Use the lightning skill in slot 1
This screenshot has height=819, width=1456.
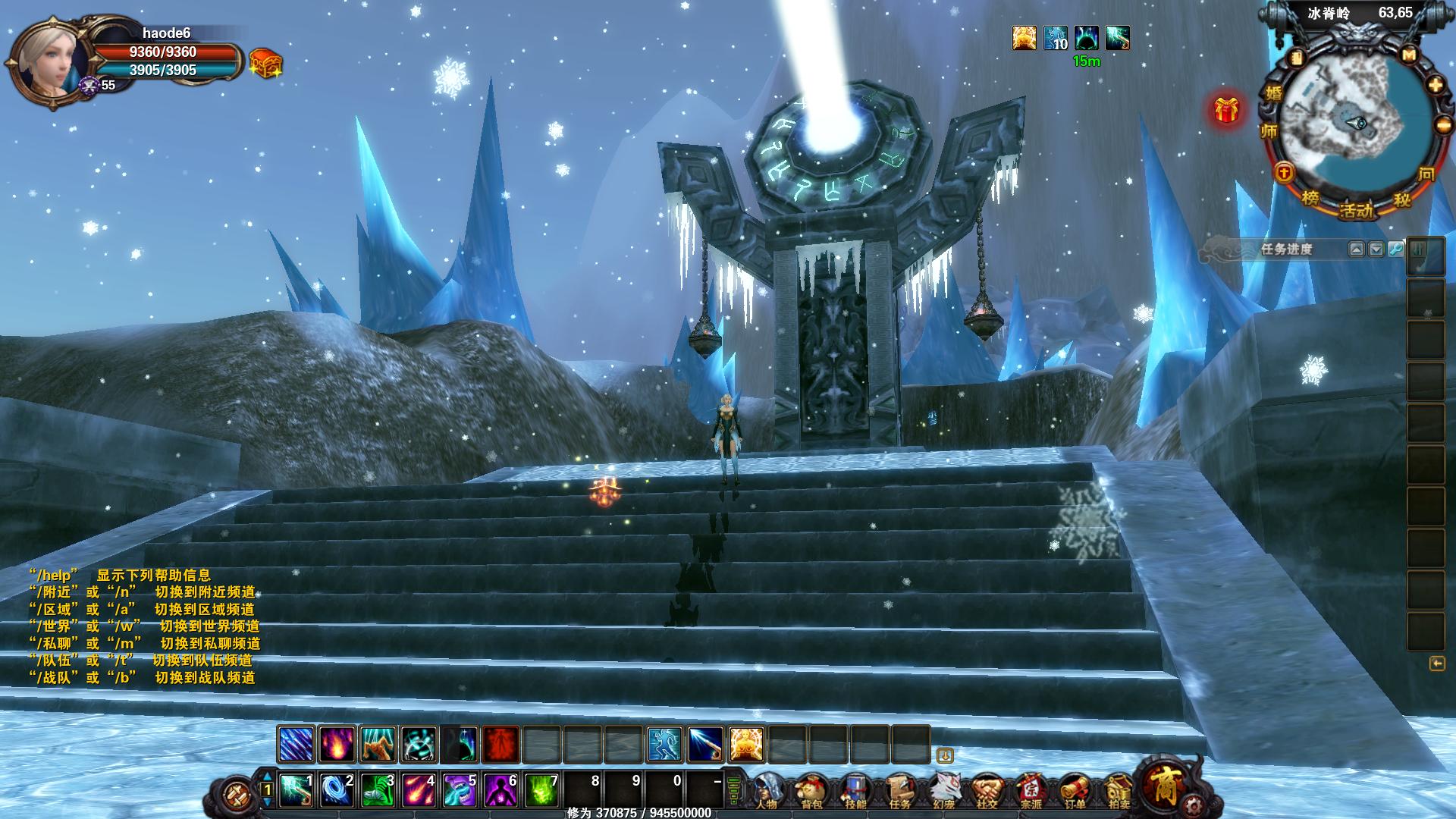tap(297, 790)
